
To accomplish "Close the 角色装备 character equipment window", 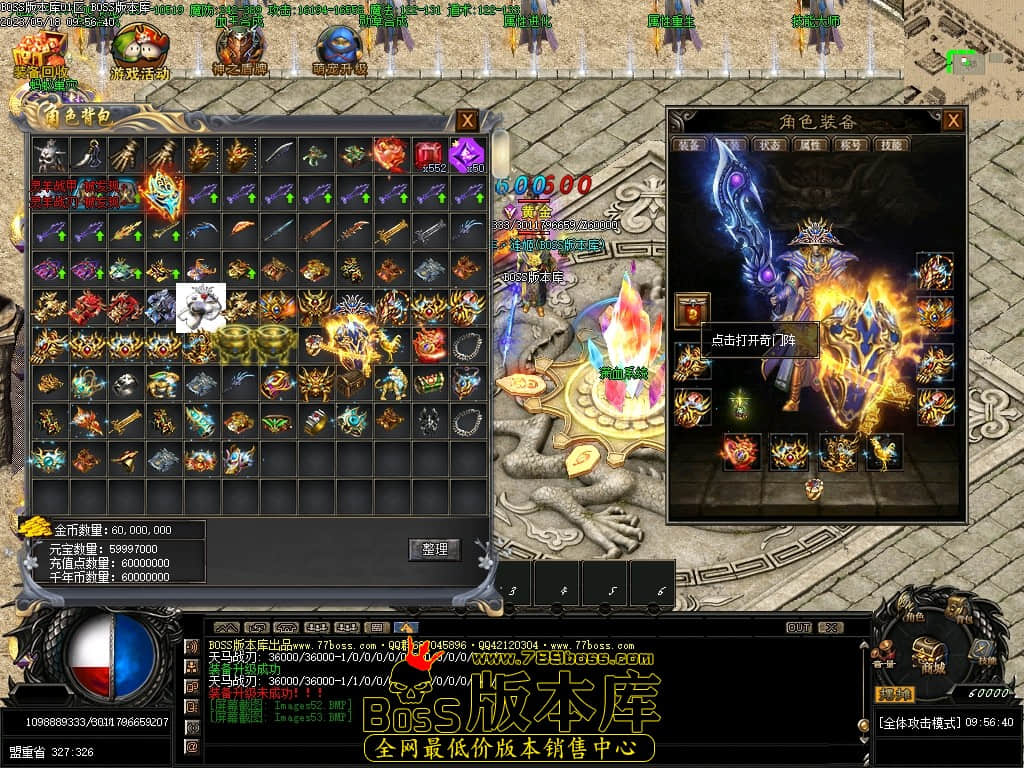I will click(954, 120).
